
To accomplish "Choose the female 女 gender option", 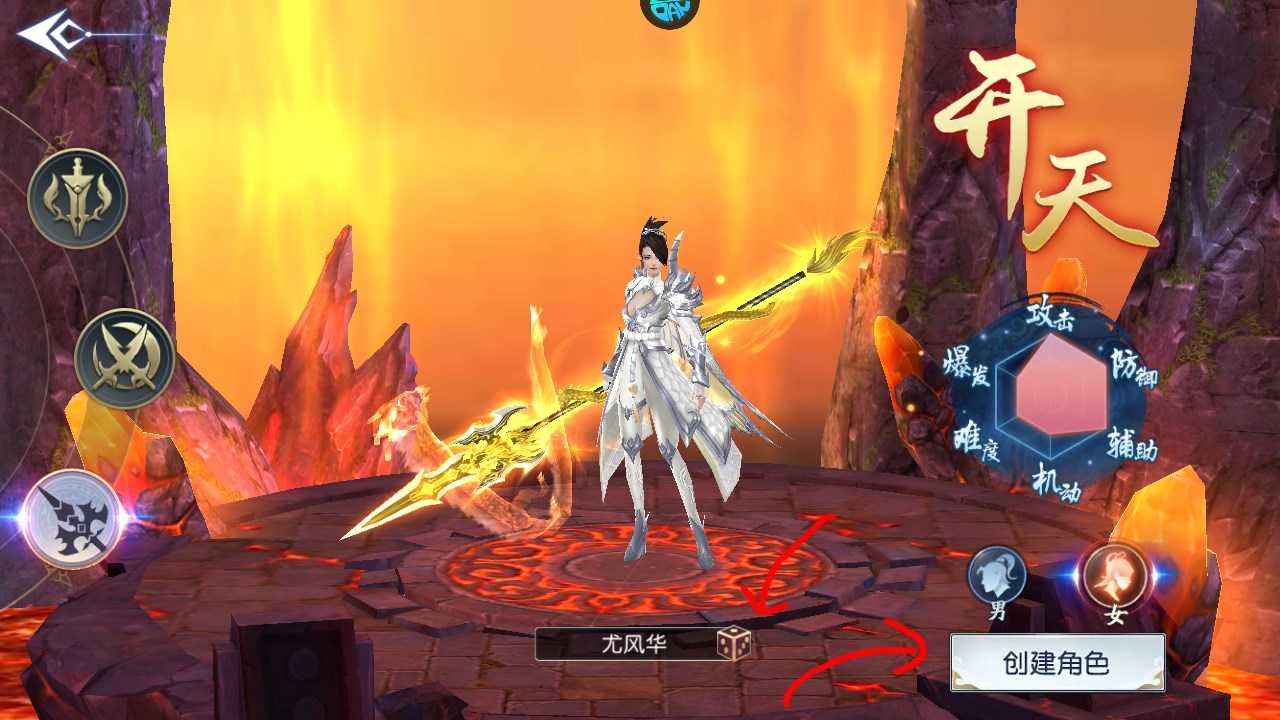I will click(1115, 577).
